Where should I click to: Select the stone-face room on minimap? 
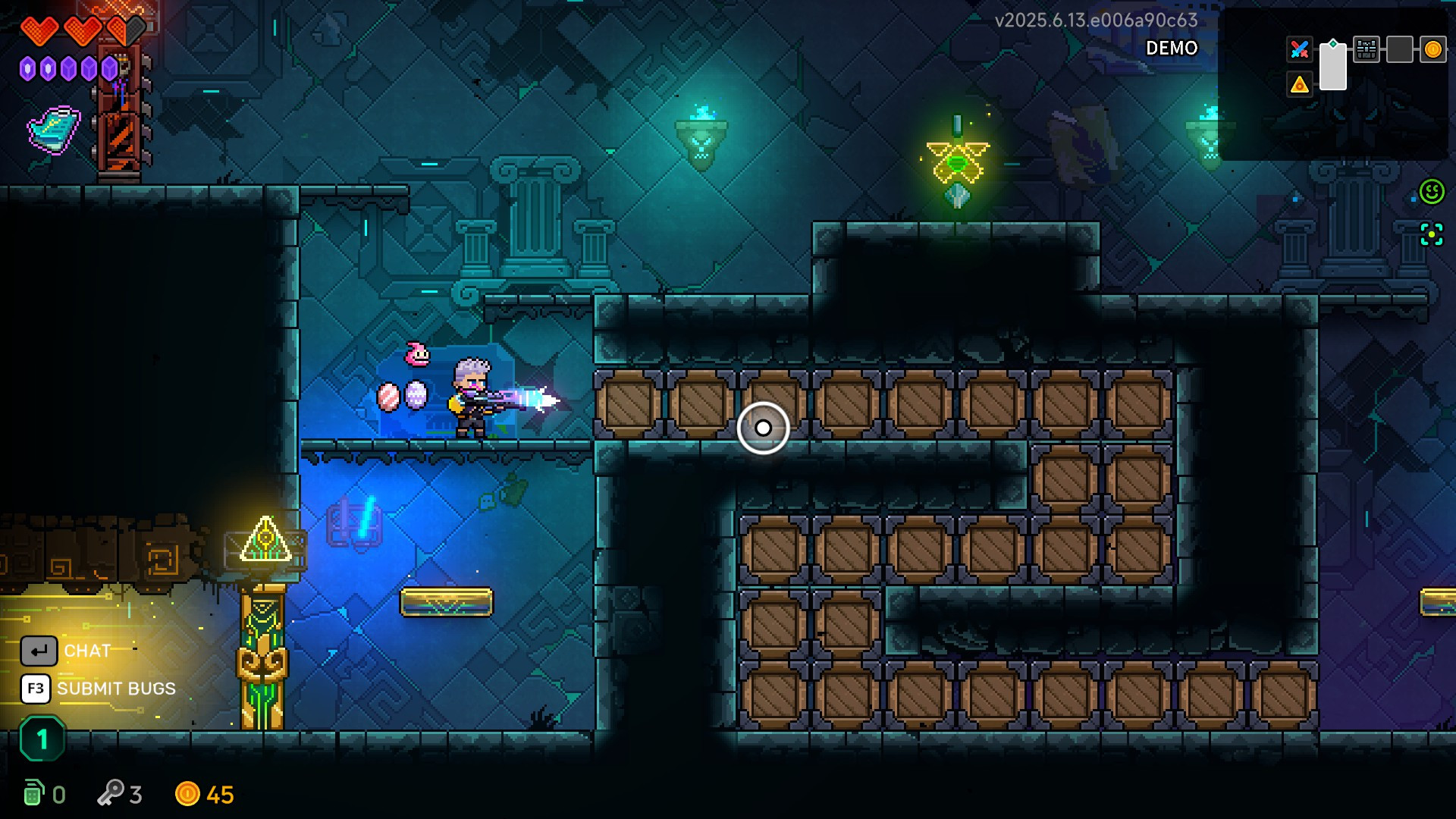1366,50
